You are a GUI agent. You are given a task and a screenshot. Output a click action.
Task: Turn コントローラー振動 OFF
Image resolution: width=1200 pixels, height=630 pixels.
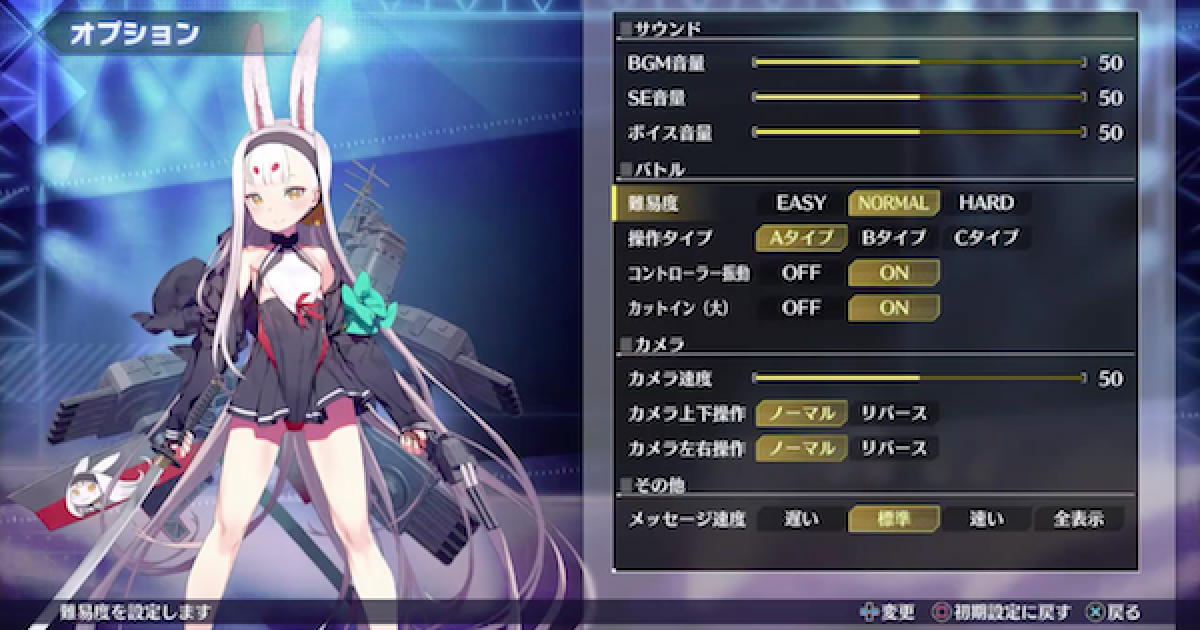tap(801, 272)
